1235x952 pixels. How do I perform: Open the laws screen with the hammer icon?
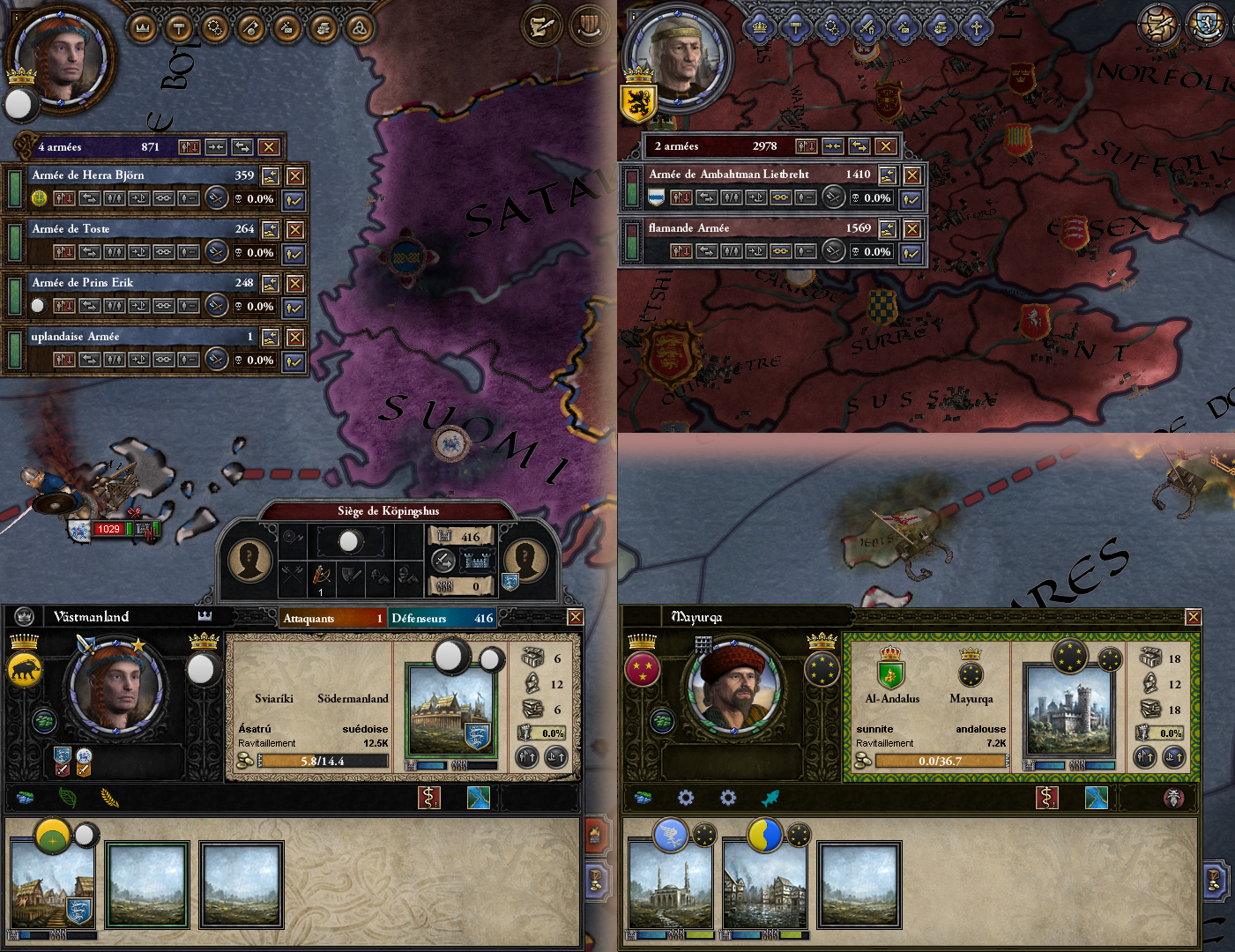click(x=179, y=27)
